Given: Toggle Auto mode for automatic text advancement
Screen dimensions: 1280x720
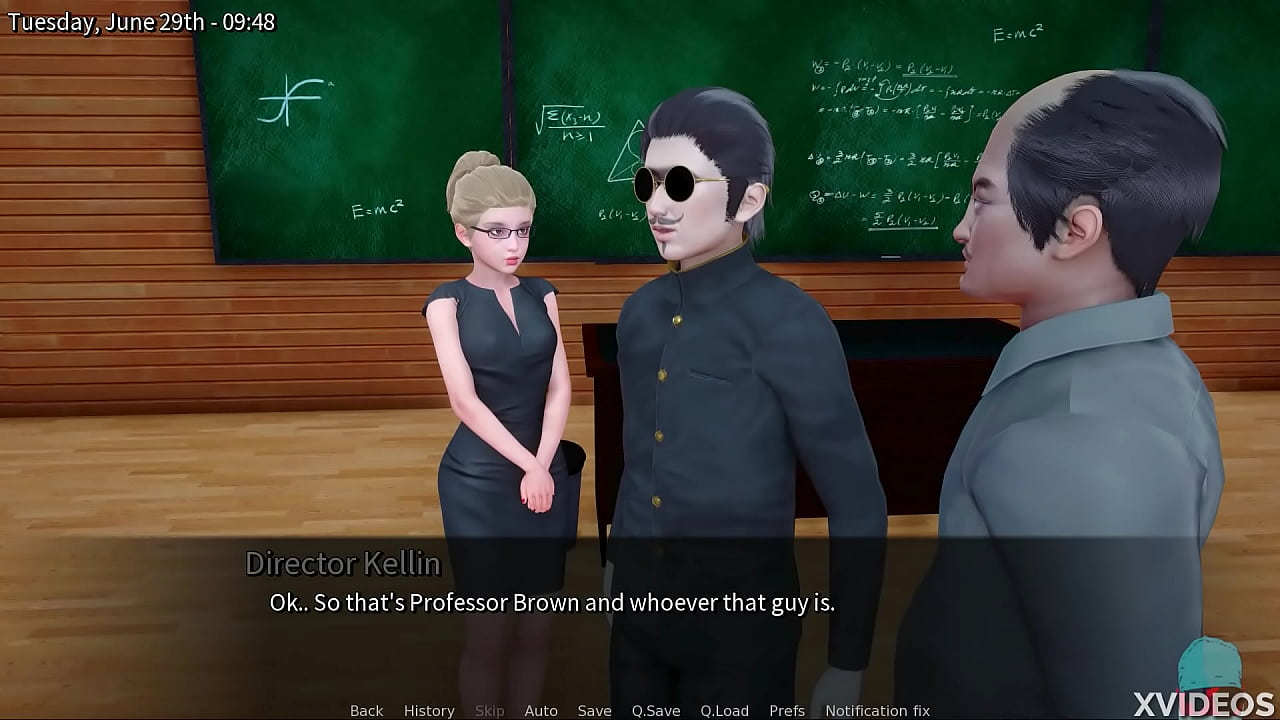Looking at the screenshot, I should tap(541, 710).
